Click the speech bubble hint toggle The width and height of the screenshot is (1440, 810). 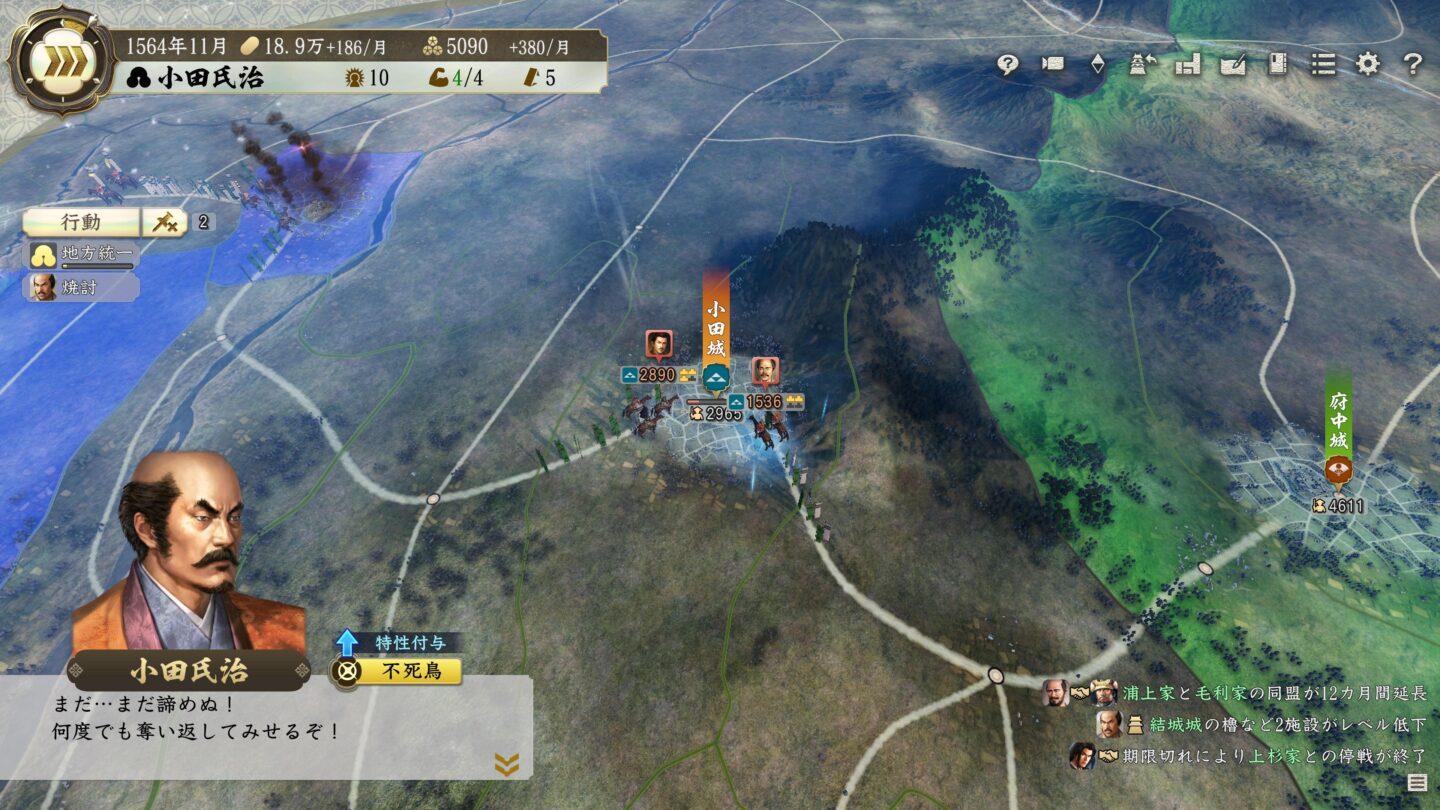click(1009, 64)
